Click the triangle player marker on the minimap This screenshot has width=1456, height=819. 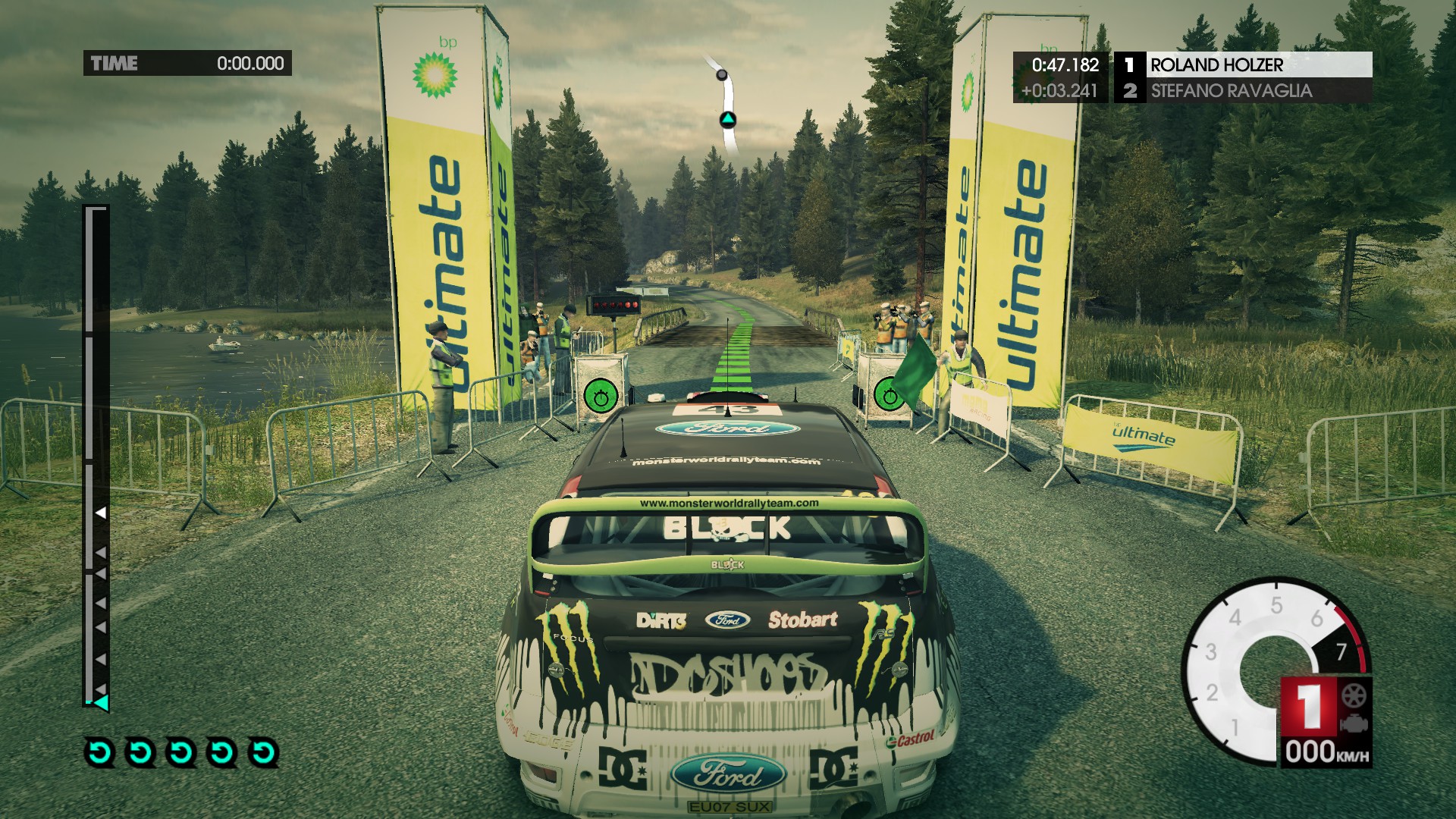pyautogui.click(x=727, y=119)
